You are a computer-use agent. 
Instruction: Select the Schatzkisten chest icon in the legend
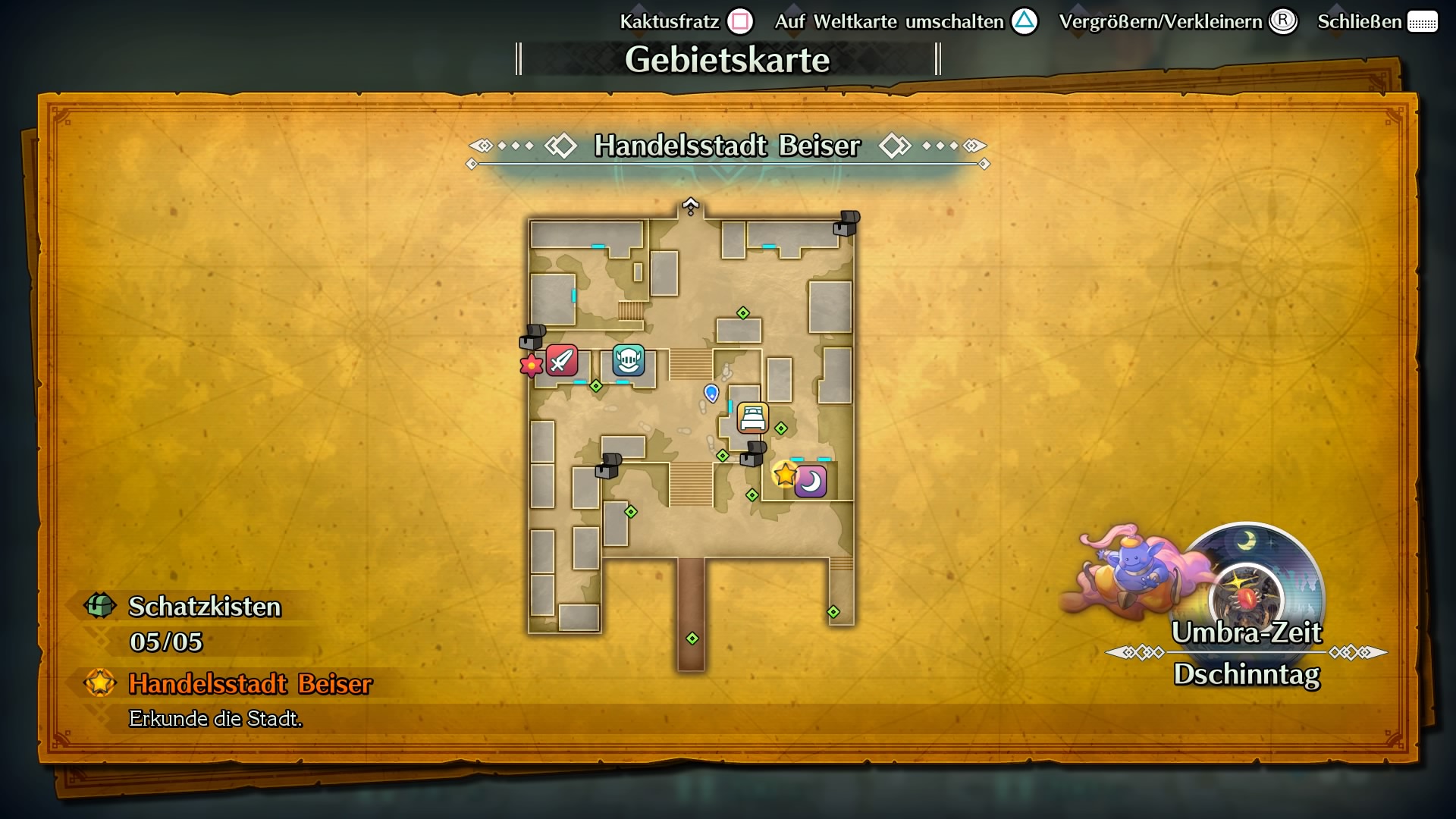[99, 606]
